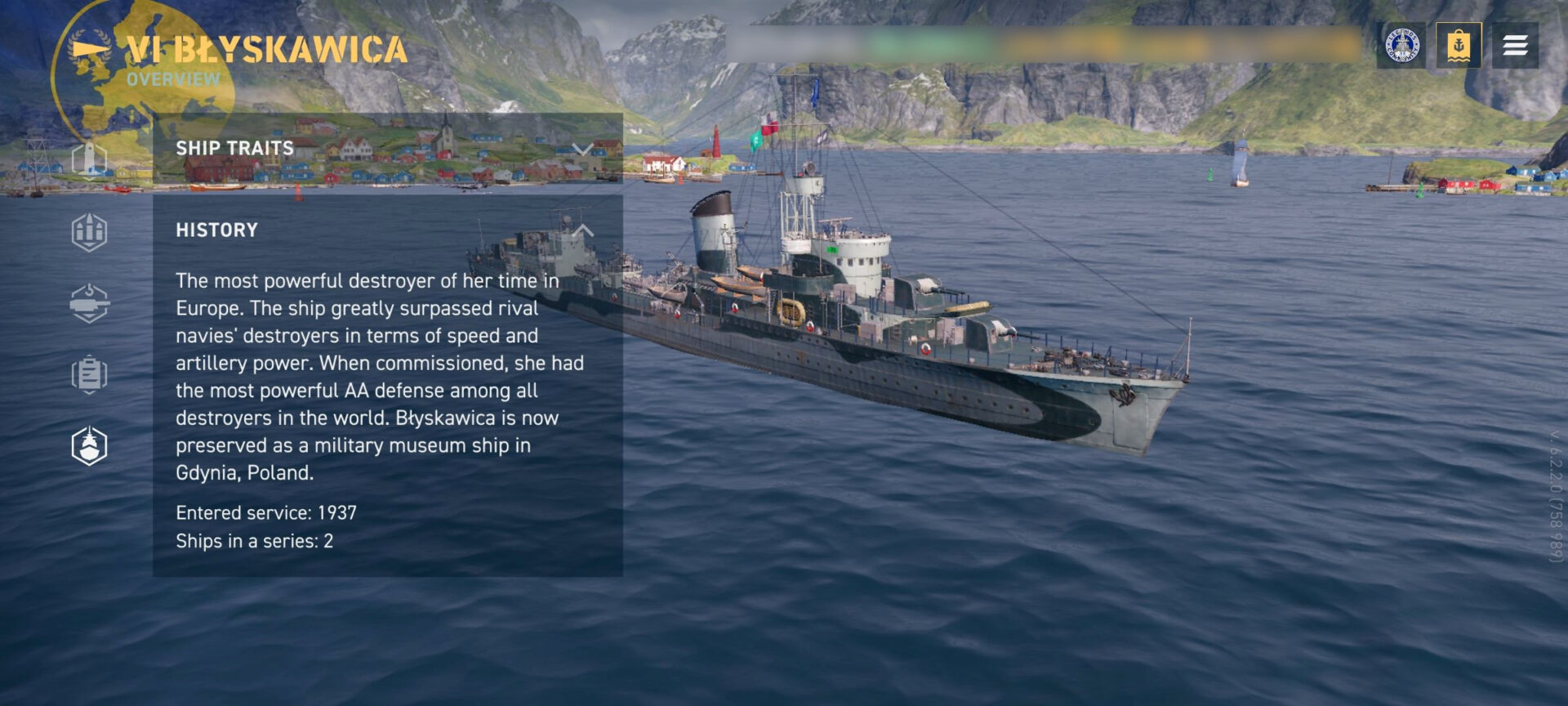Image resolution: width=1568 pixels, height=706 pixels.
Task: Select the ammunition shells sidebar icon
Action: [x=89, y=232]
